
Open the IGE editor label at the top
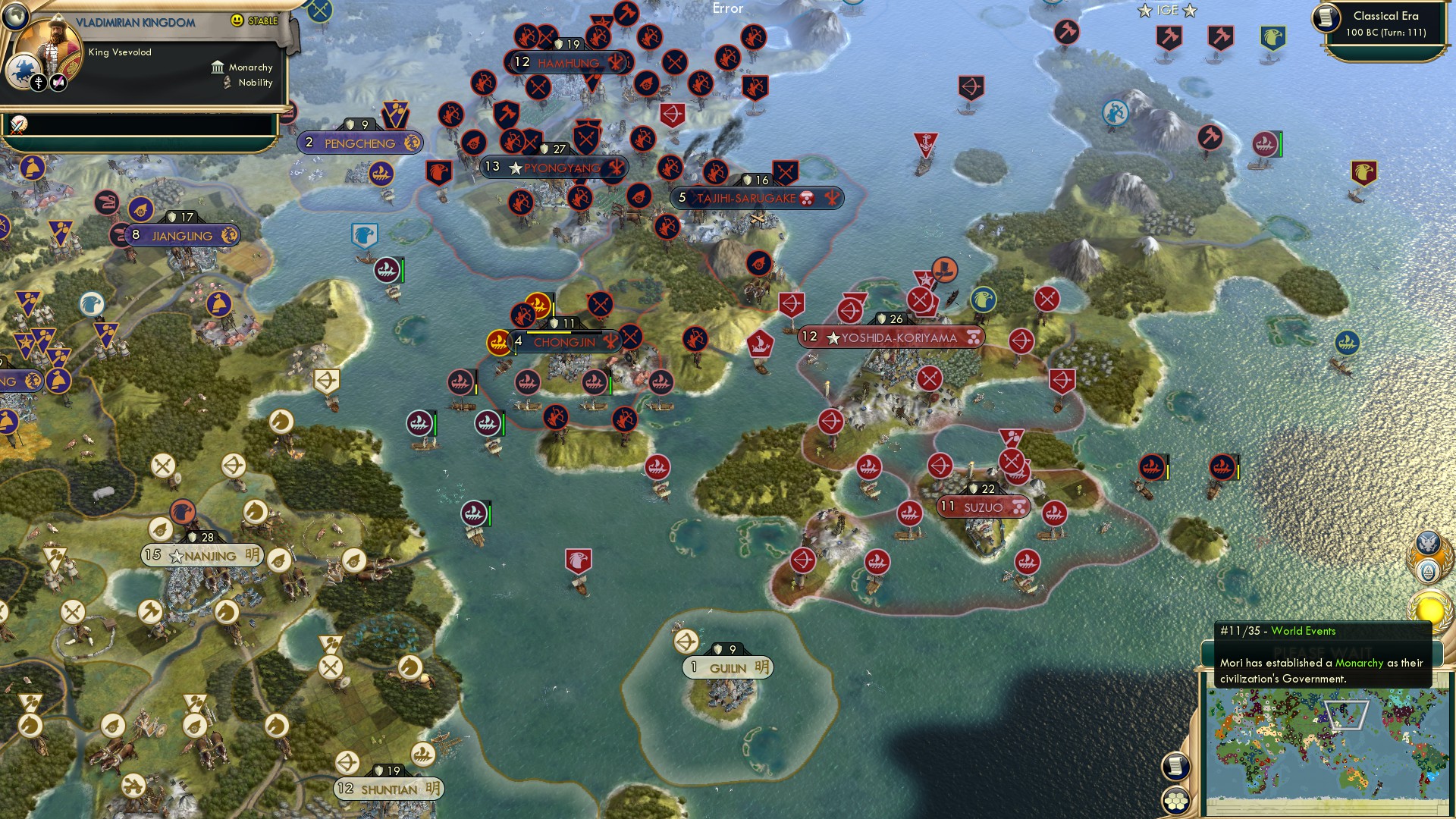point(1166,10)
